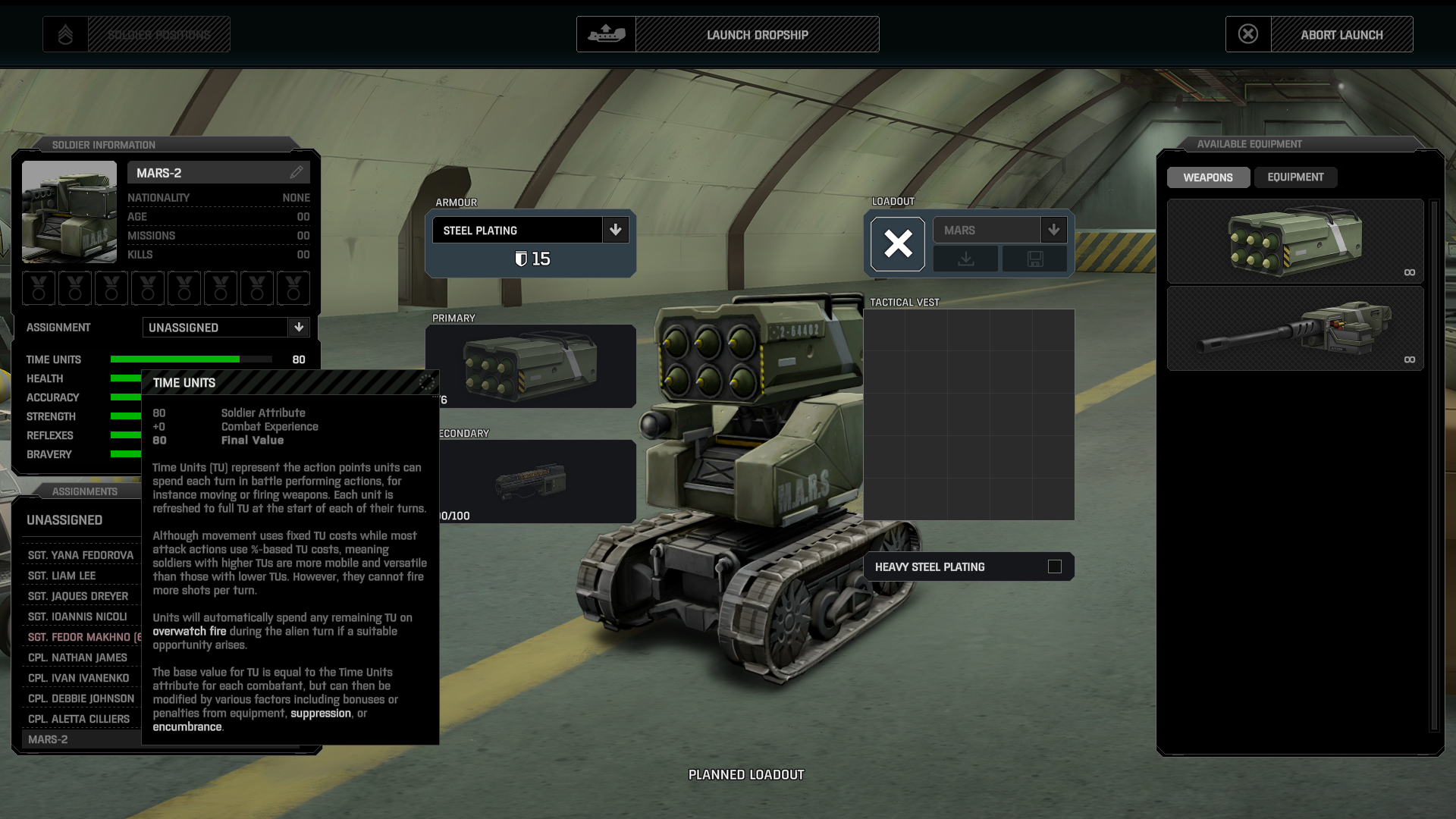Pick the rocket pod from available equipment
This screenshot has height=819, width=1456.
(x=1294, y=241)
